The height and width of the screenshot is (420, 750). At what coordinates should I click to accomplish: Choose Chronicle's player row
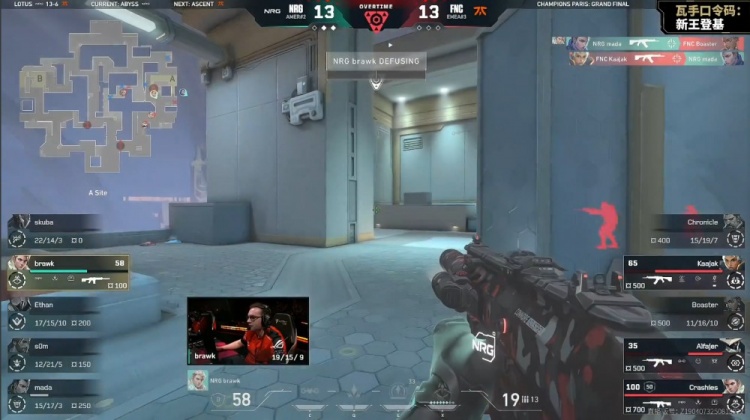tap(690, 231)
